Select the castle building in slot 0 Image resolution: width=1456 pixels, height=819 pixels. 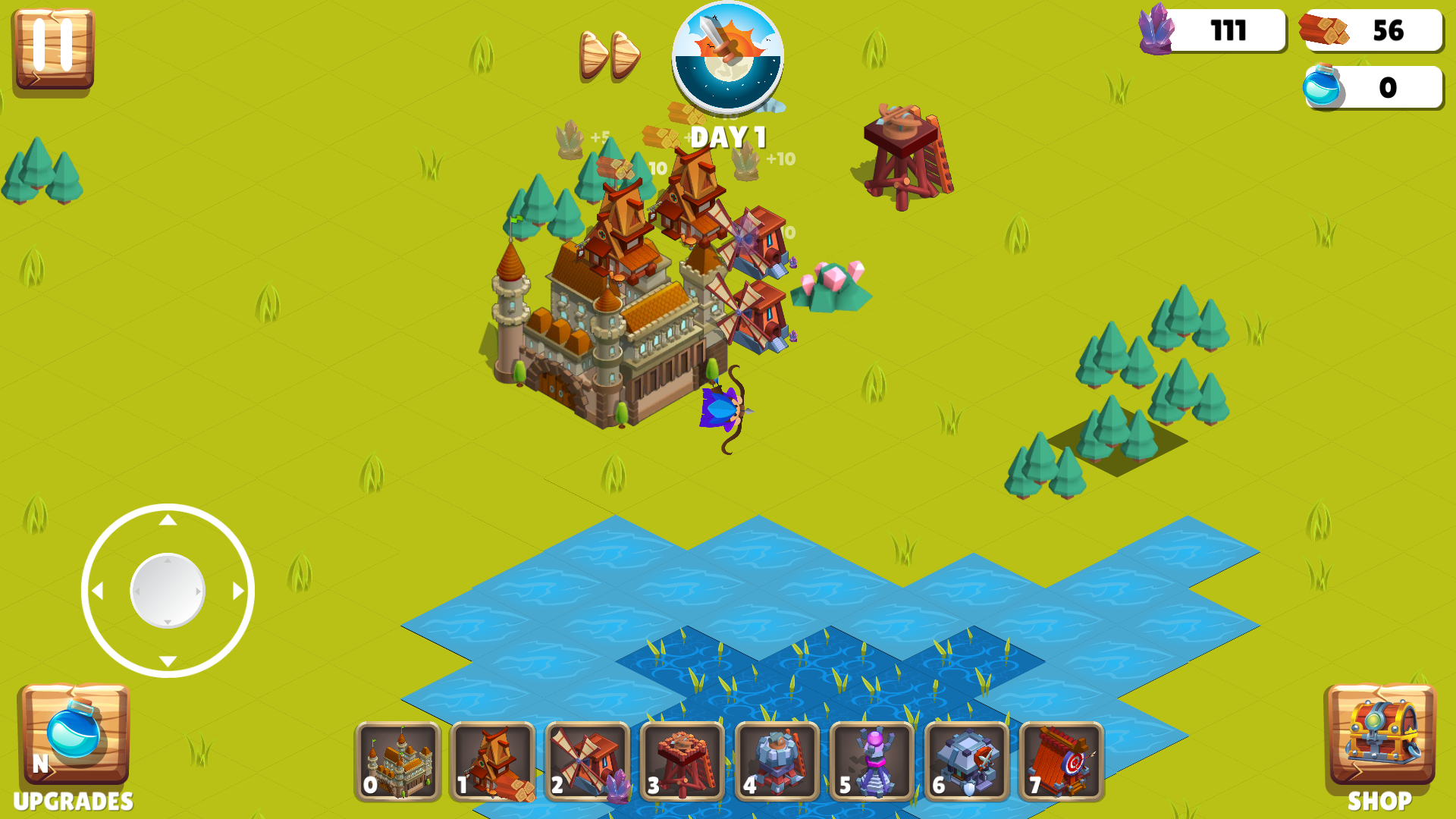click(x=397, y=762)
